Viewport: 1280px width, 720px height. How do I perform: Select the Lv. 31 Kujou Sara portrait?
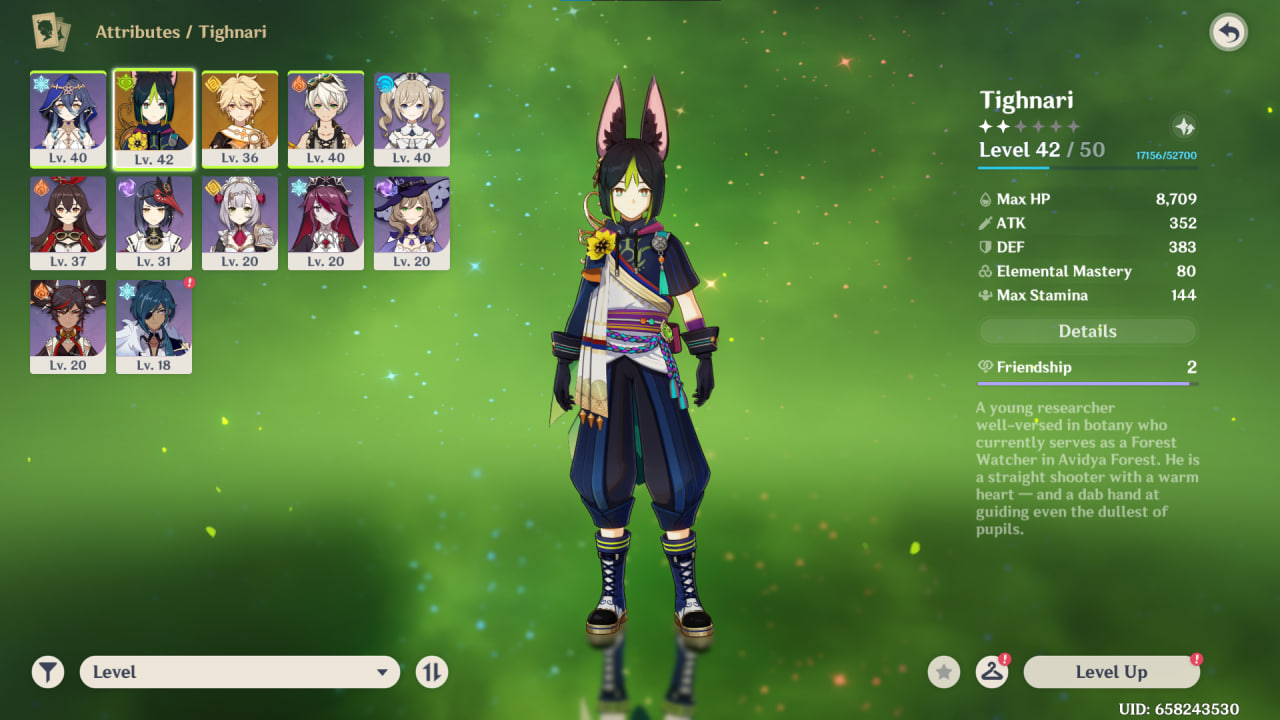(154, 222)
